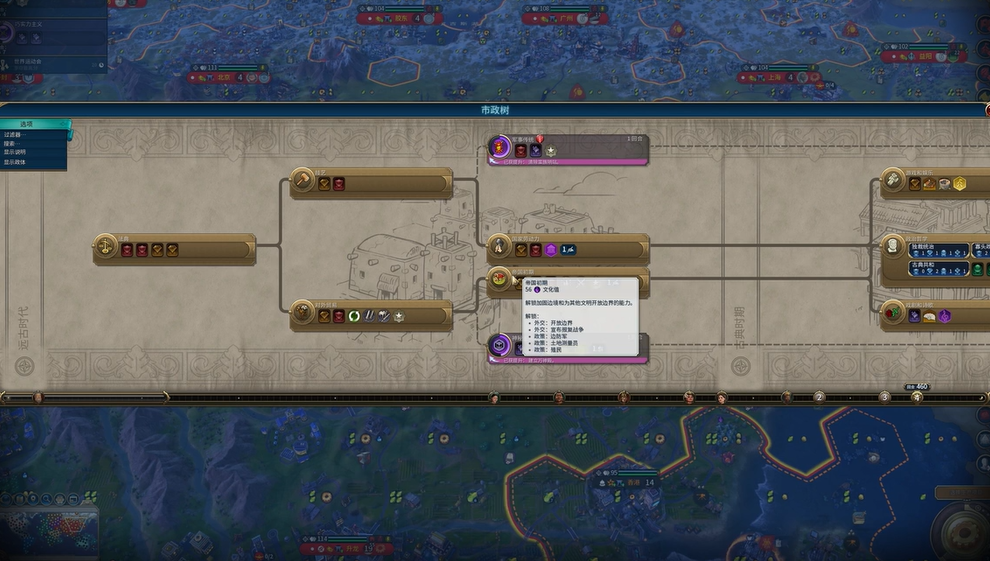The width and height of the screenshot is (990, 561).
Task: Open the minimap in the corner
Action: (50, 527)
